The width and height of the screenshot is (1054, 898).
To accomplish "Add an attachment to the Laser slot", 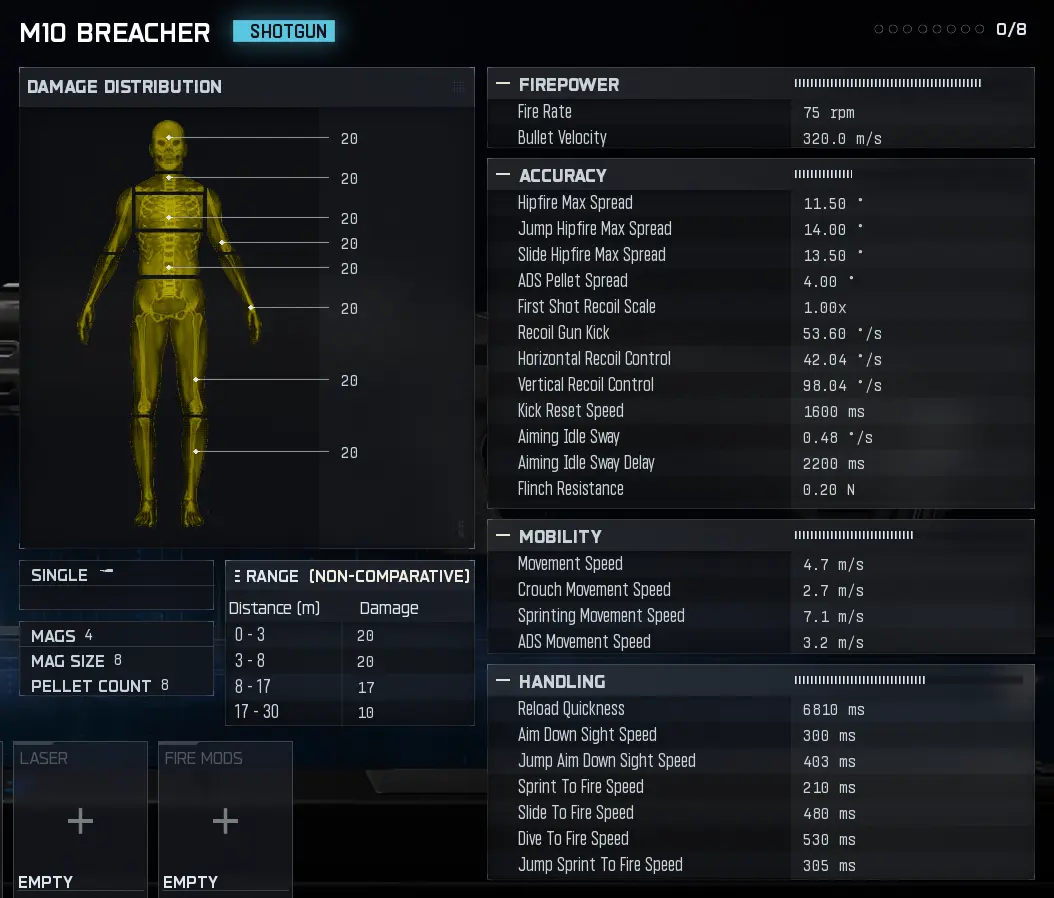I will [80, 821].
